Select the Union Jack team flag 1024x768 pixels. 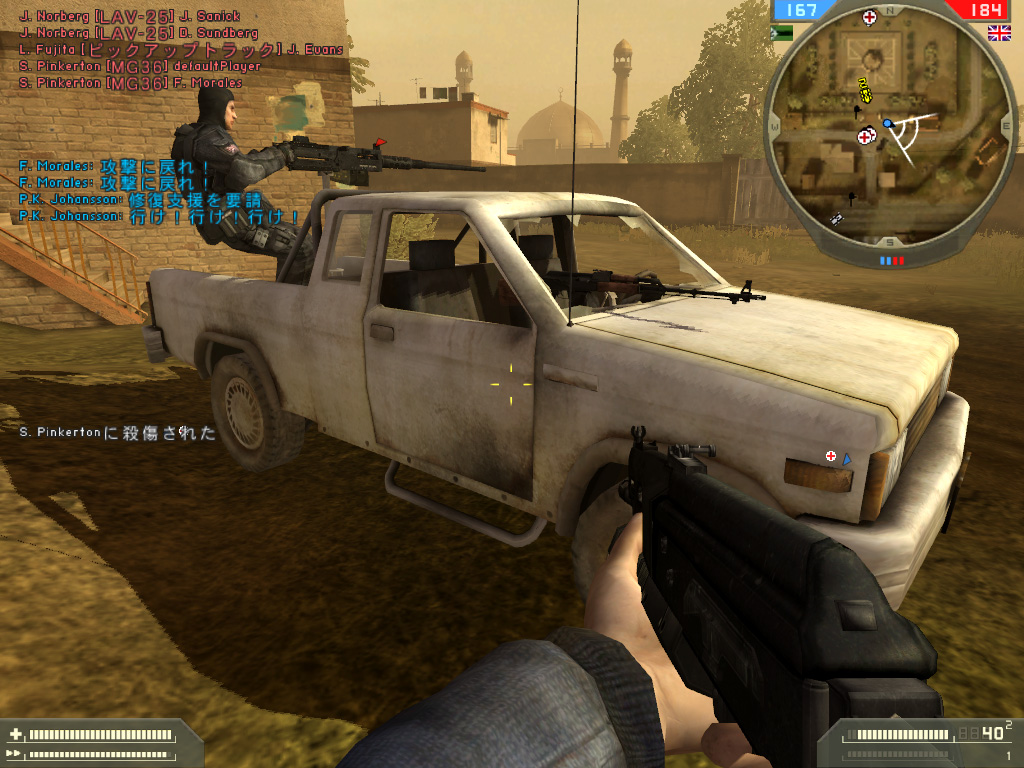998,33
